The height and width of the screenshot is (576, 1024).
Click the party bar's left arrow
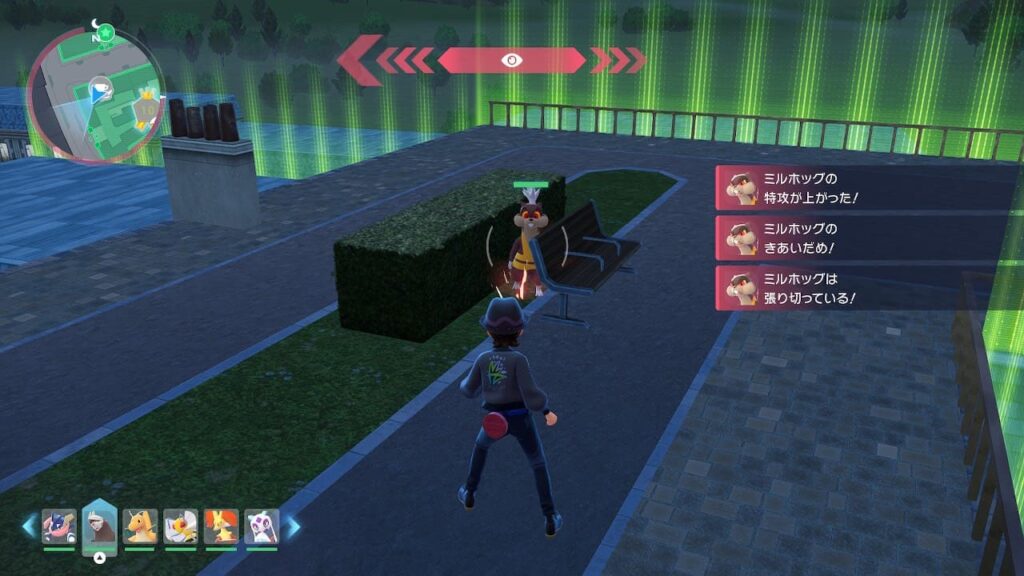point(29,526)
